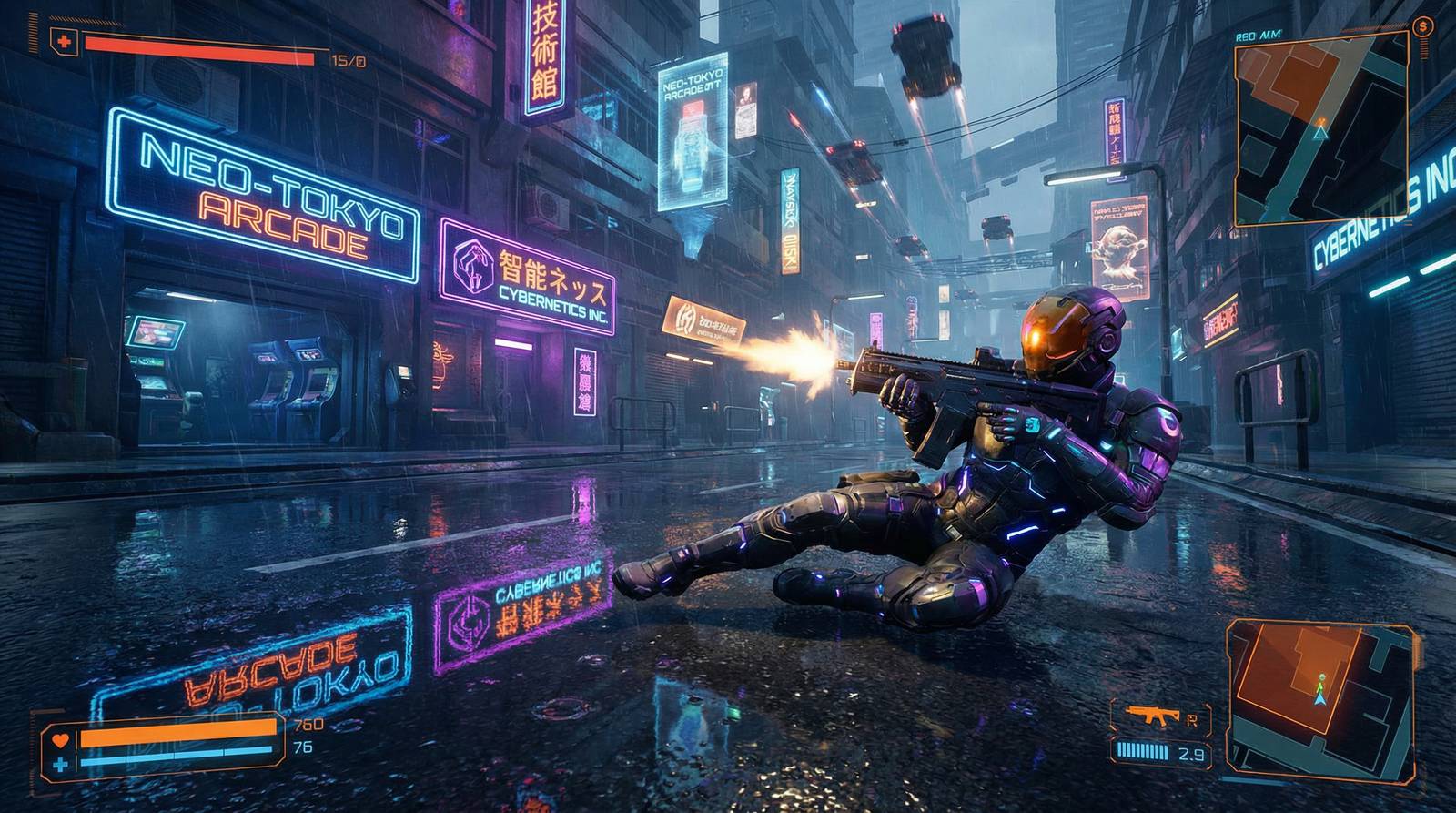Select the orange heart health icon

61,739
